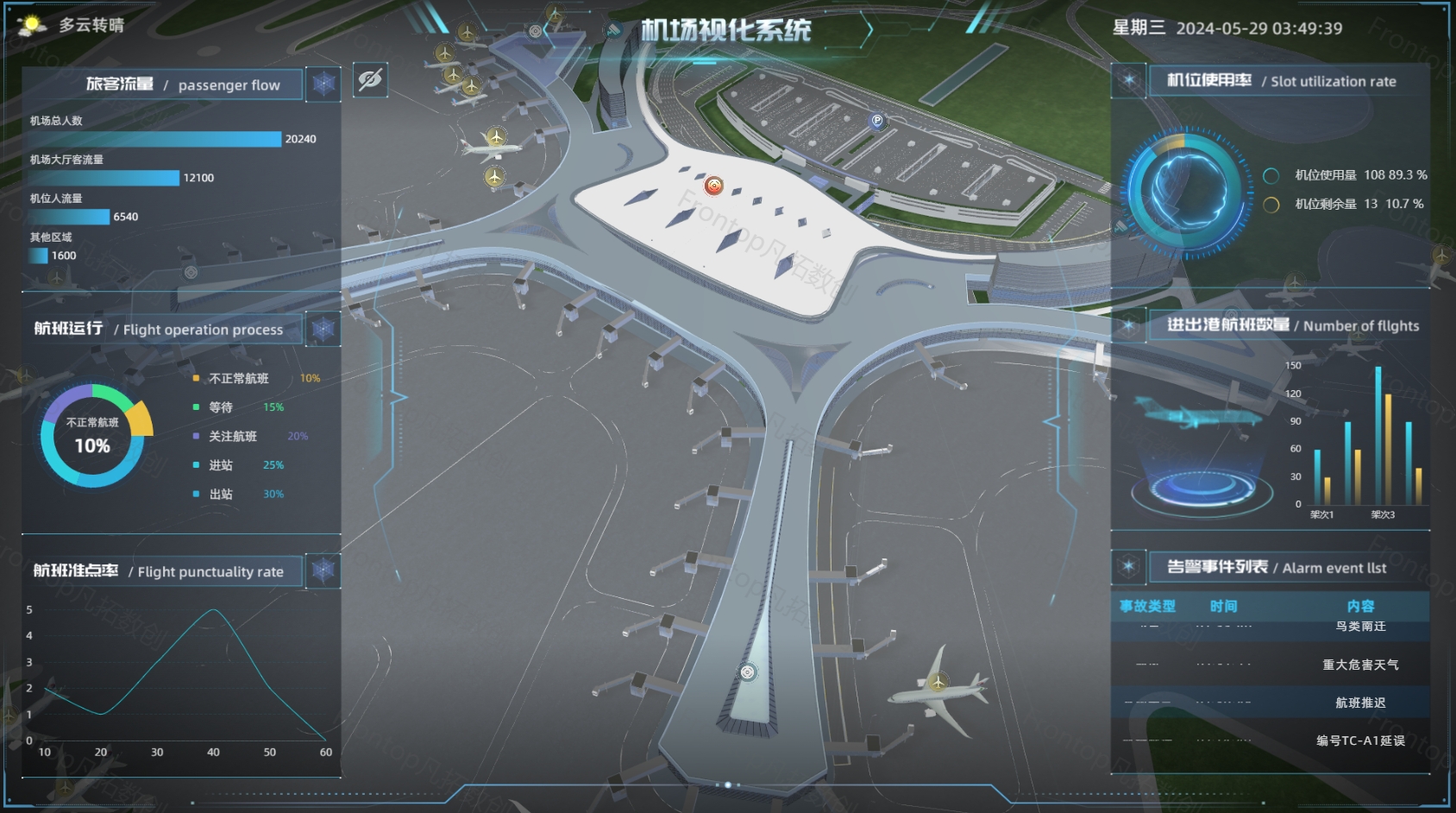Choose the 关注航班 legend entry
This screenshot has height=813, width=1456.
[233, 436]
